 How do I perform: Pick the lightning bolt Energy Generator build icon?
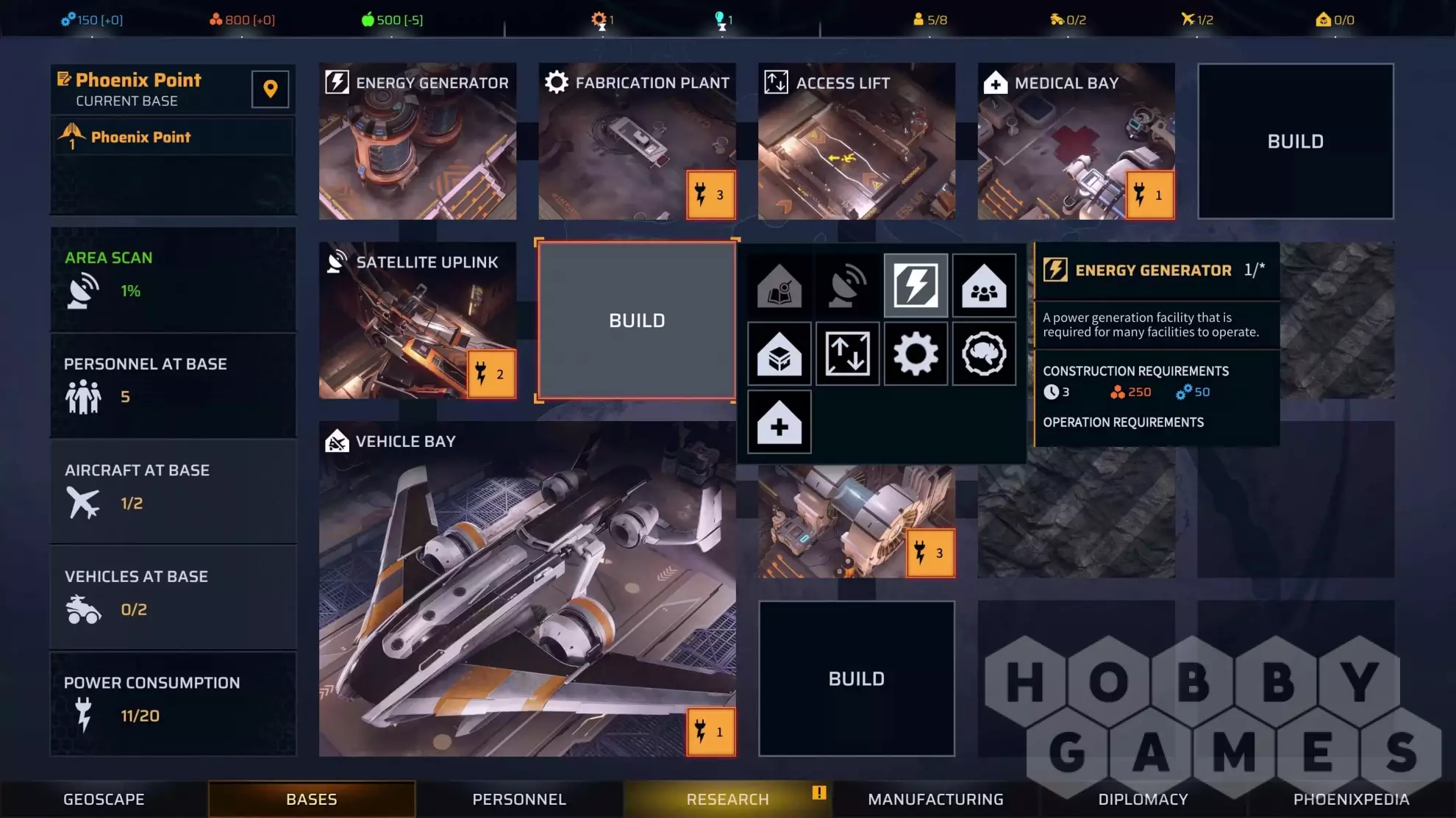click(x=916, y=285)
